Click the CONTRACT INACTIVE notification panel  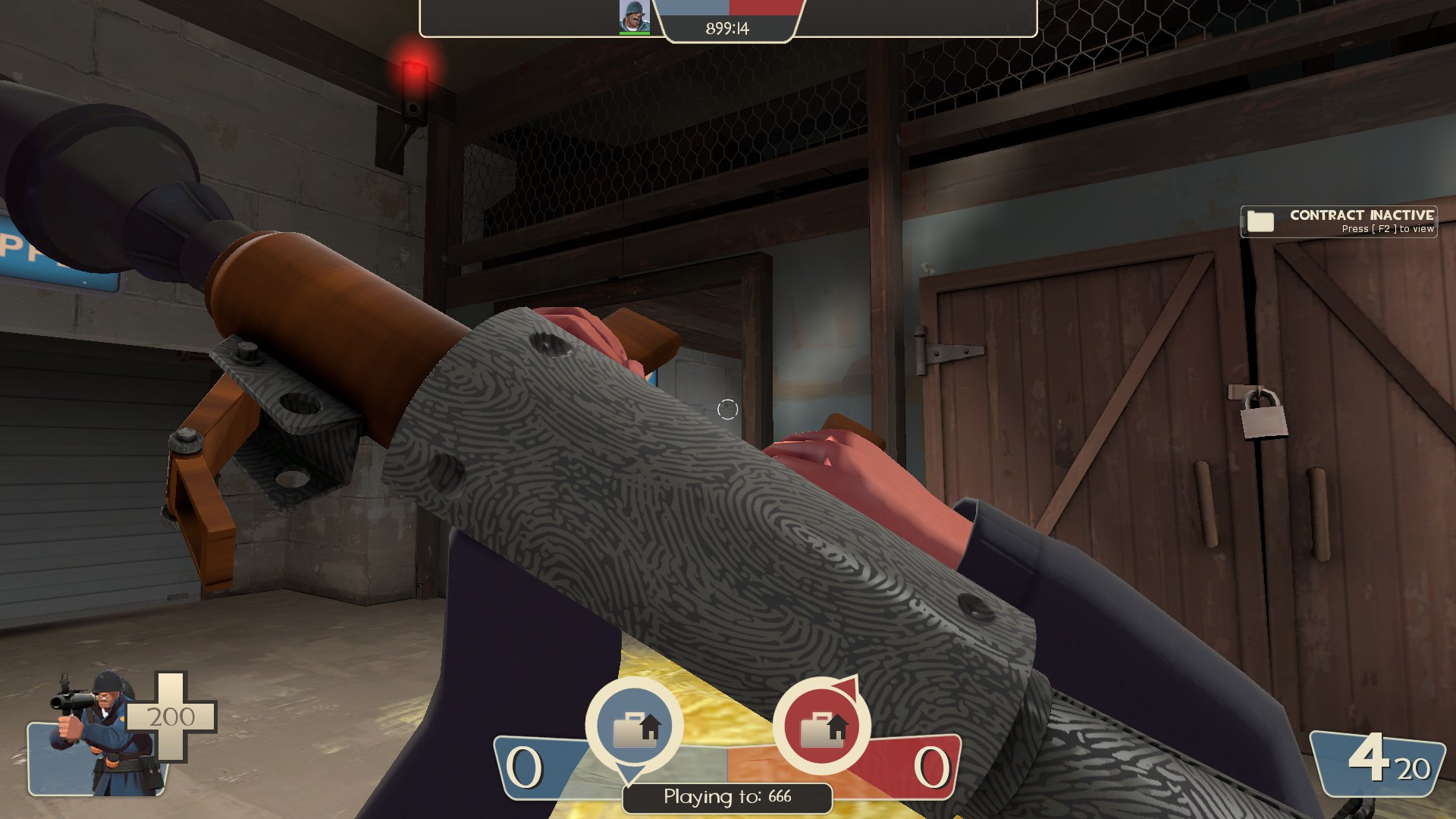1338,222
